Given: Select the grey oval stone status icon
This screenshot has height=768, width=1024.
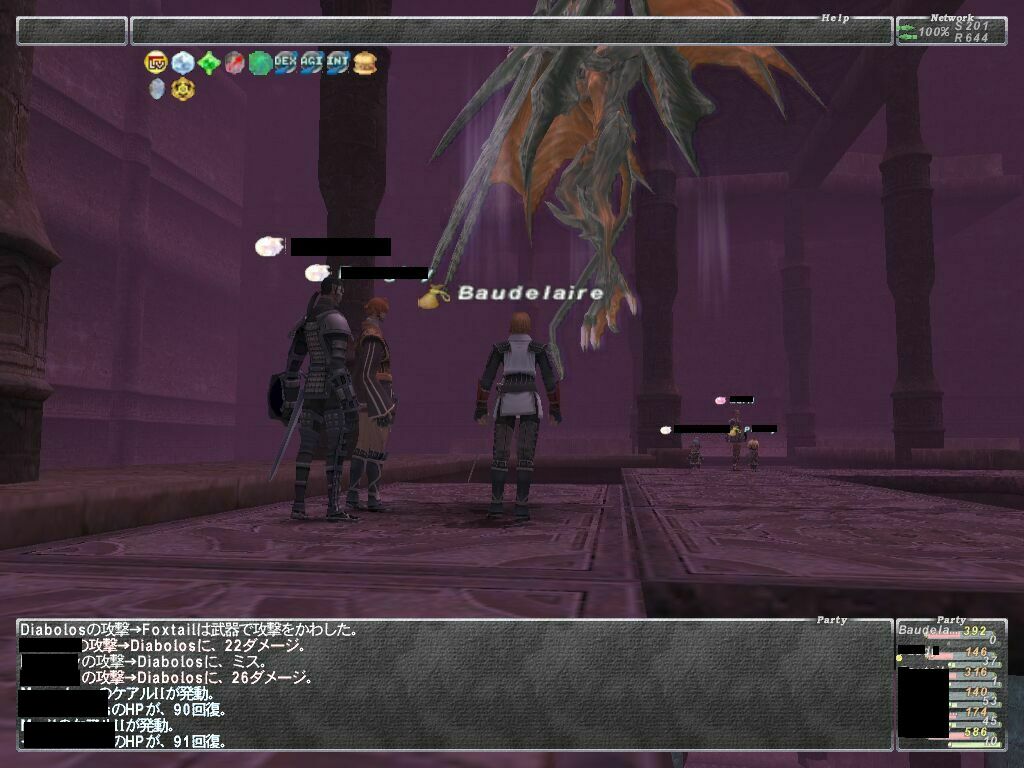Looking at the screenshot, I should tap(157, 89).
